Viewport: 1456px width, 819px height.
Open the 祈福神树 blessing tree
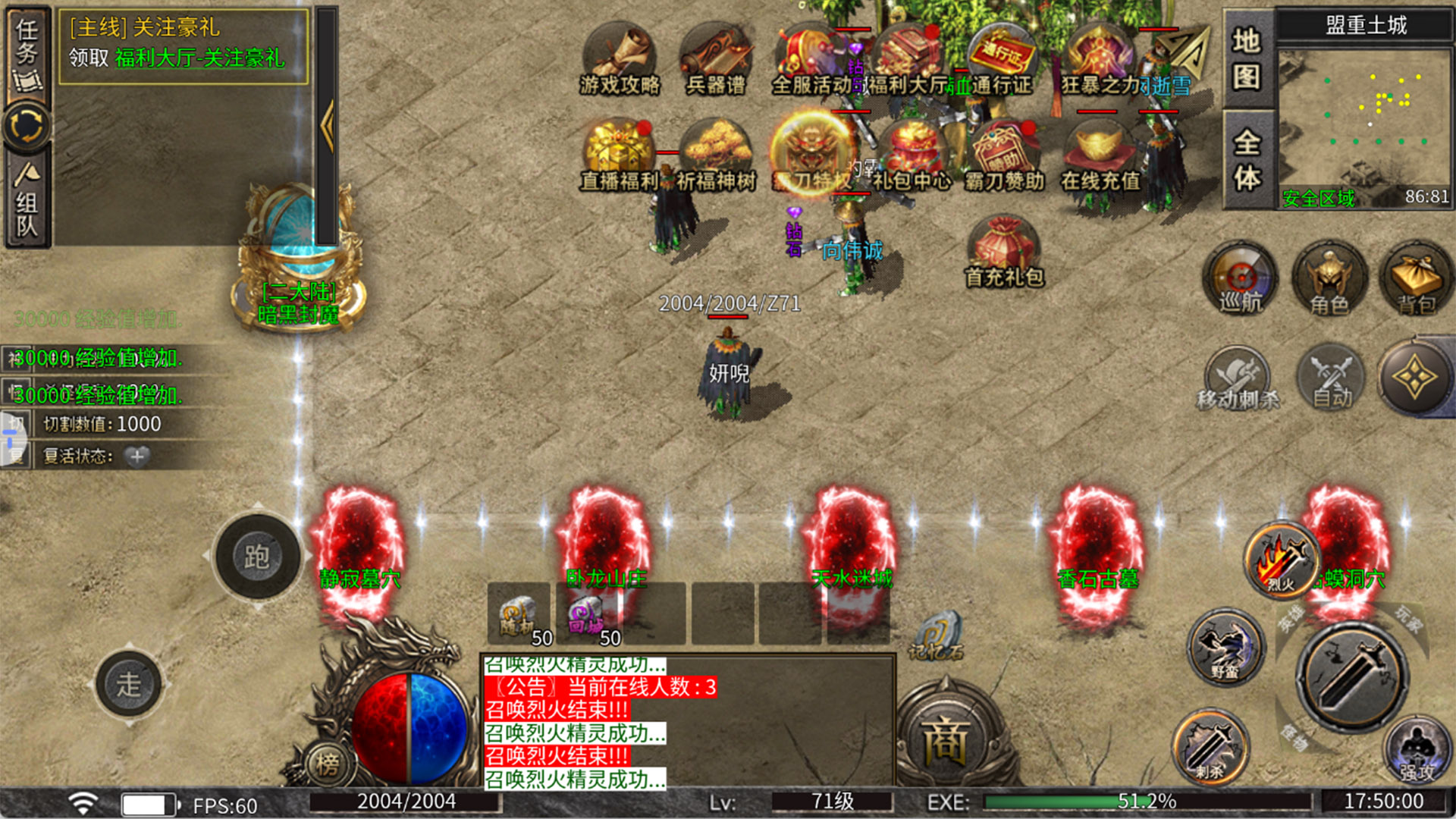(715, 155)
